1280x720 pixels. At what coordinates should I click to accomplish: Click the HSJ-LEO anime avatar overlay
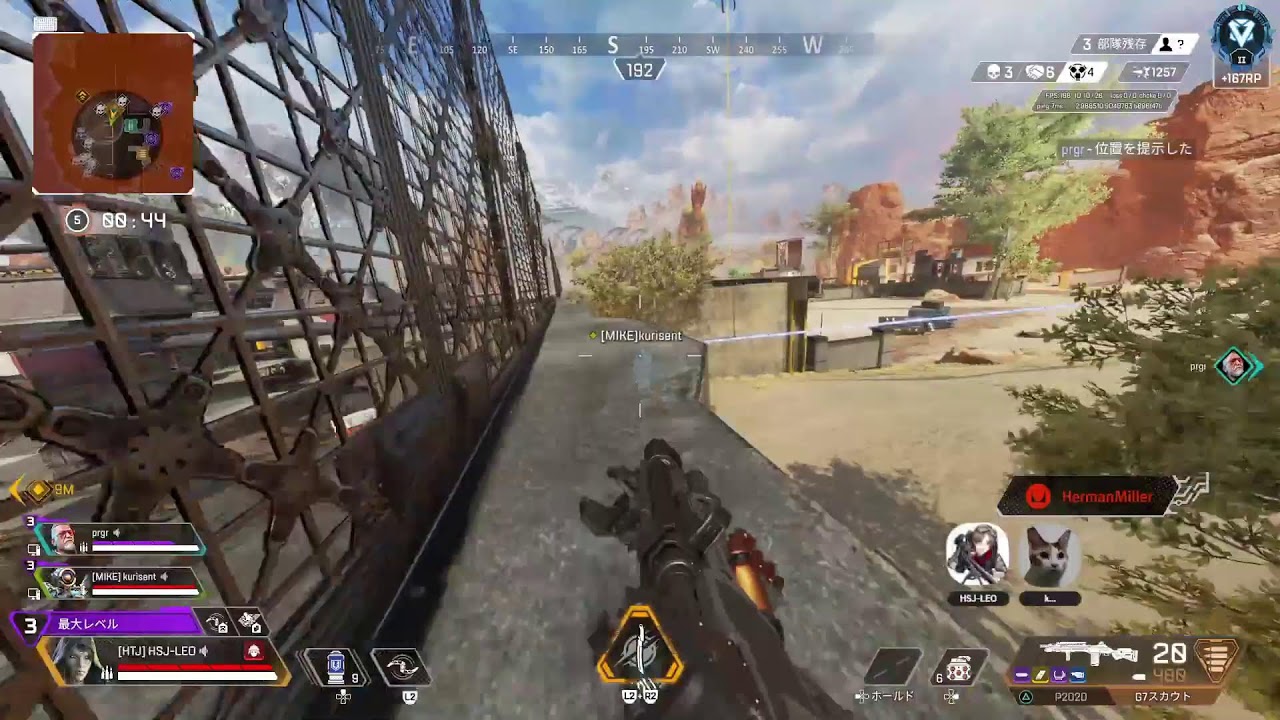(x=976, y=555)
